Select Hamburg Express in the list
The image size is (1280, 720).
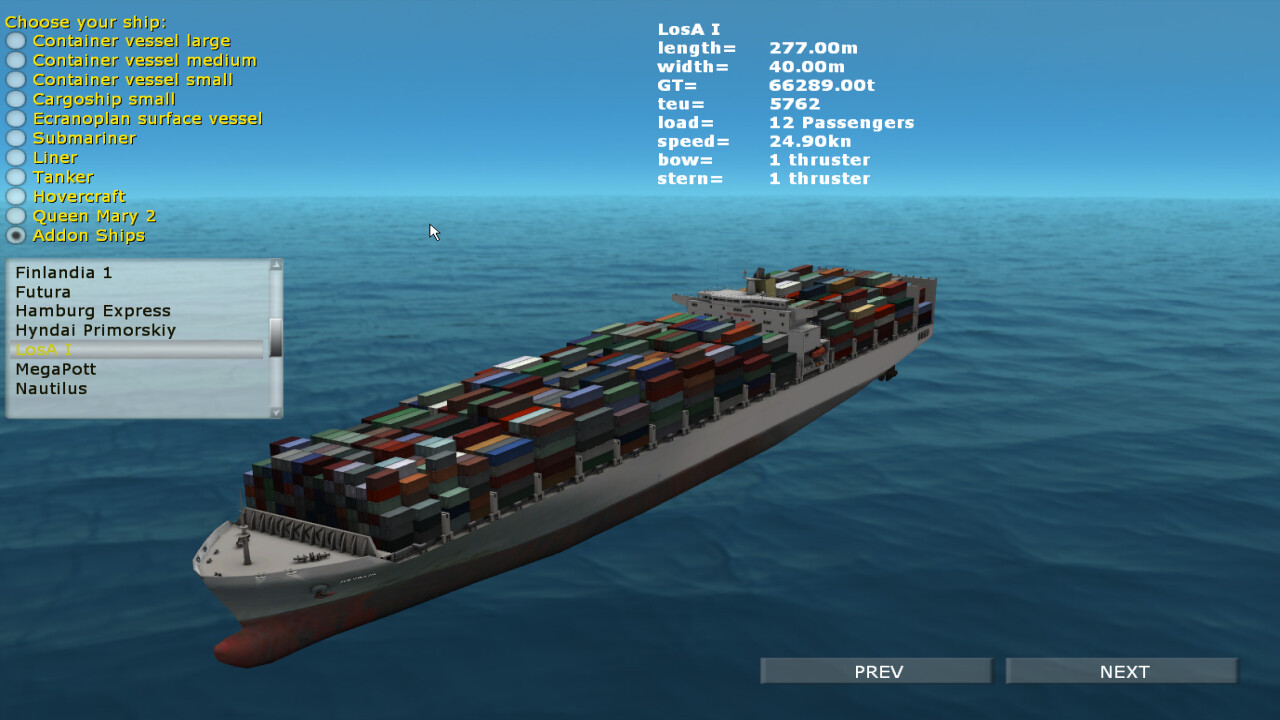(92, 311)
